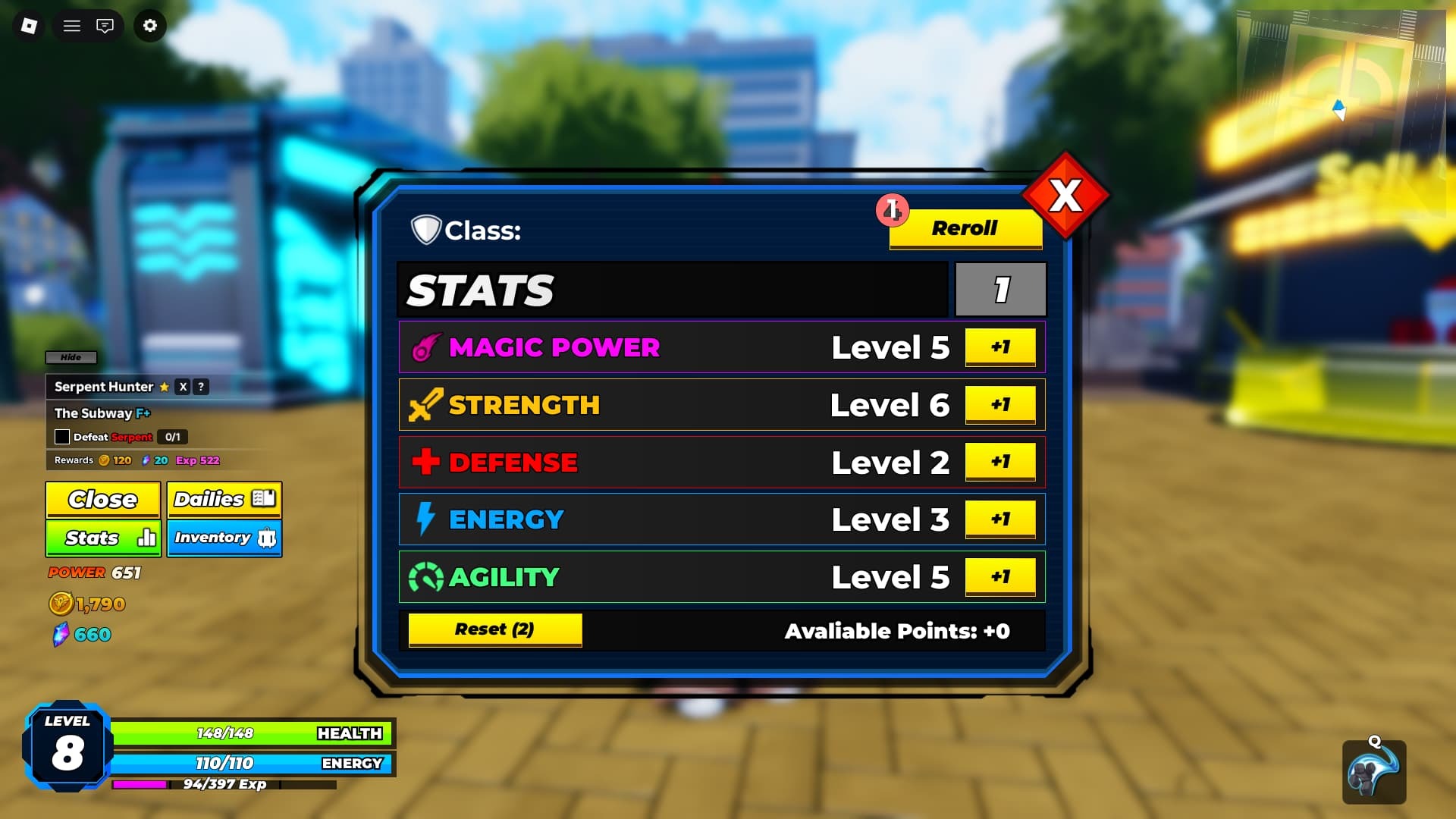Close the stats panel with the red X
Image resolution: width=1456 pixels, height=819 pixels.
tap(1065, 196)
